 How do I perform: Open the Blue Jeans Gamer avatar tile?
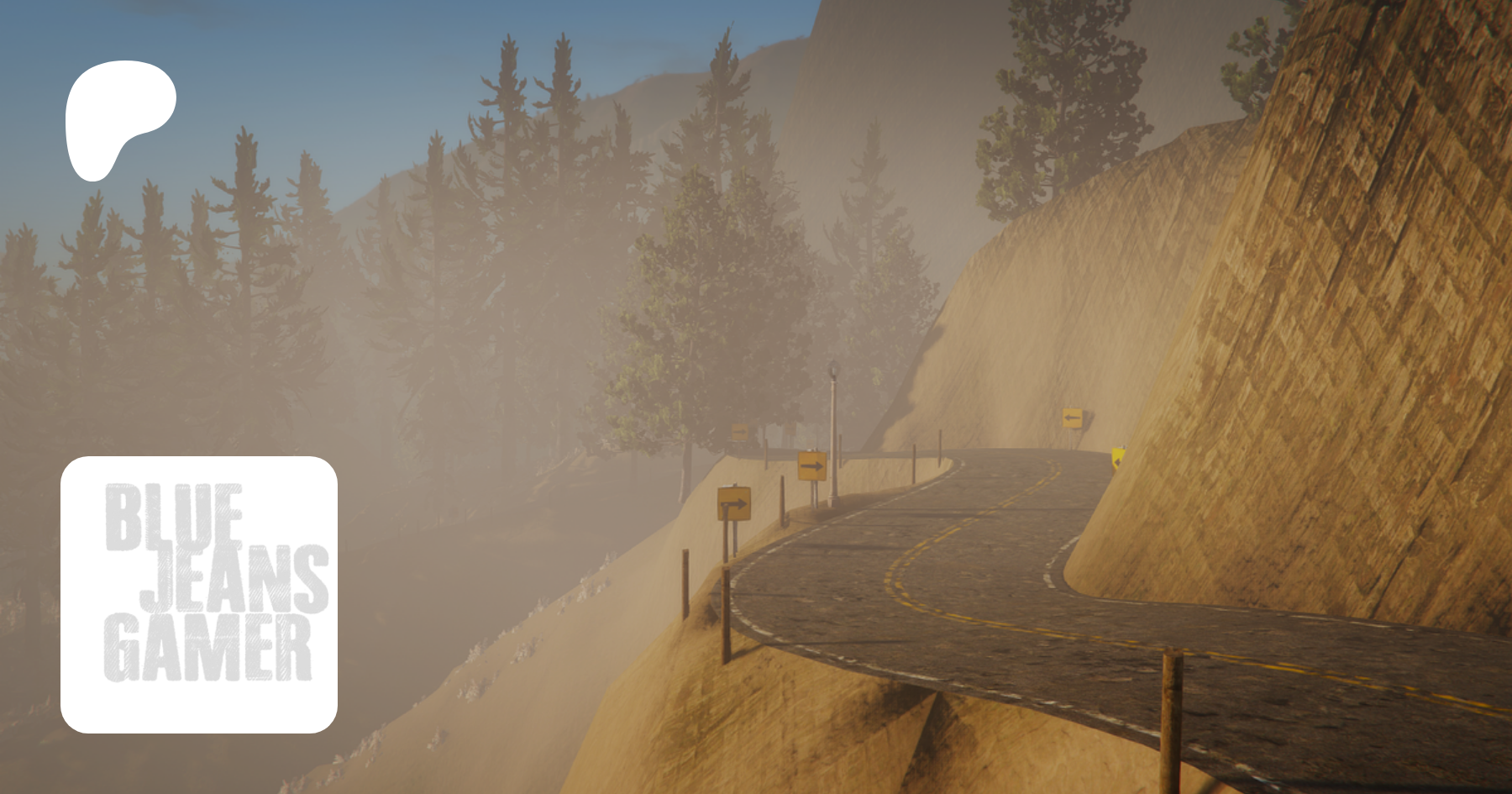point(199,594)
